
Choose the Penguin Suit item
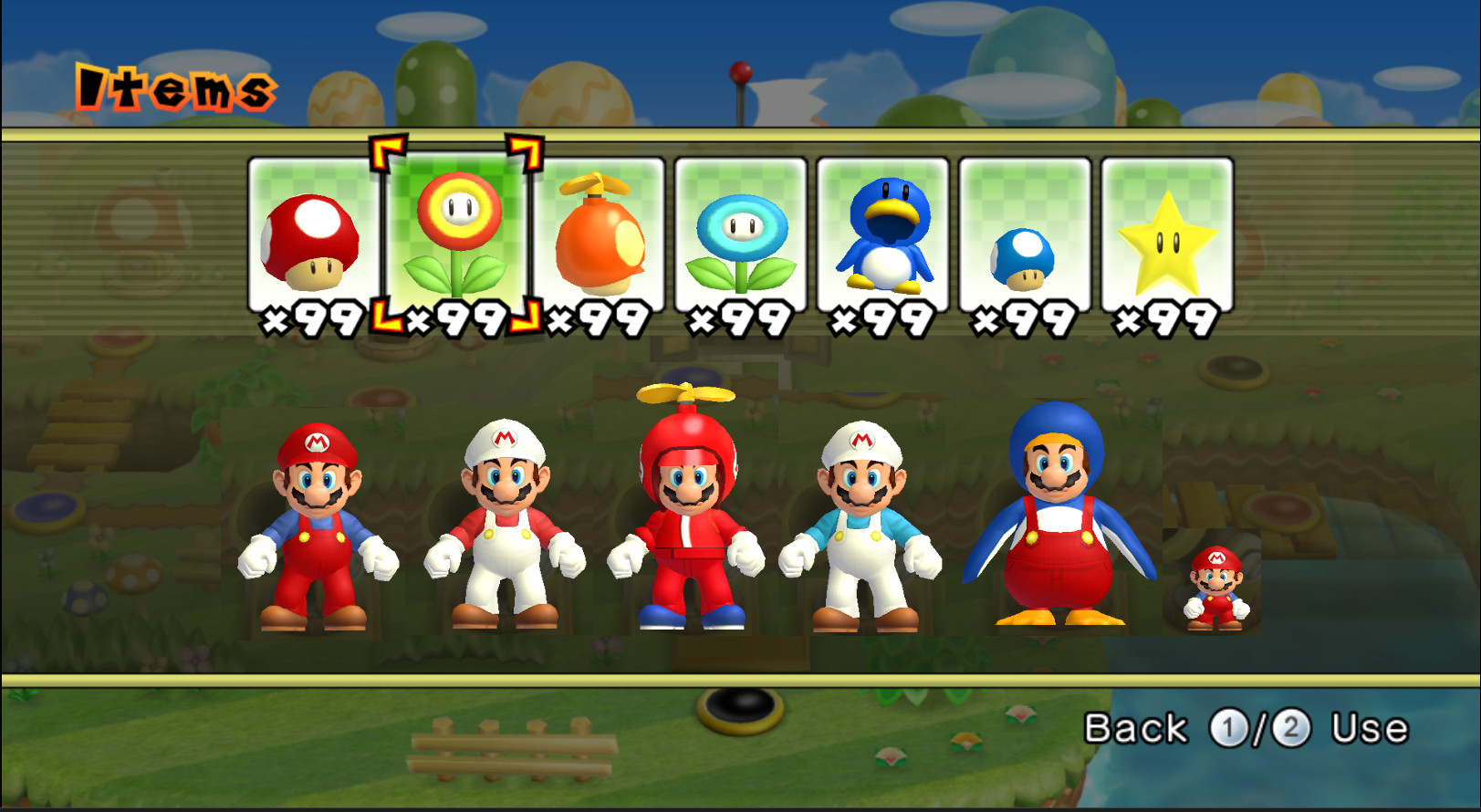(883, 233)
